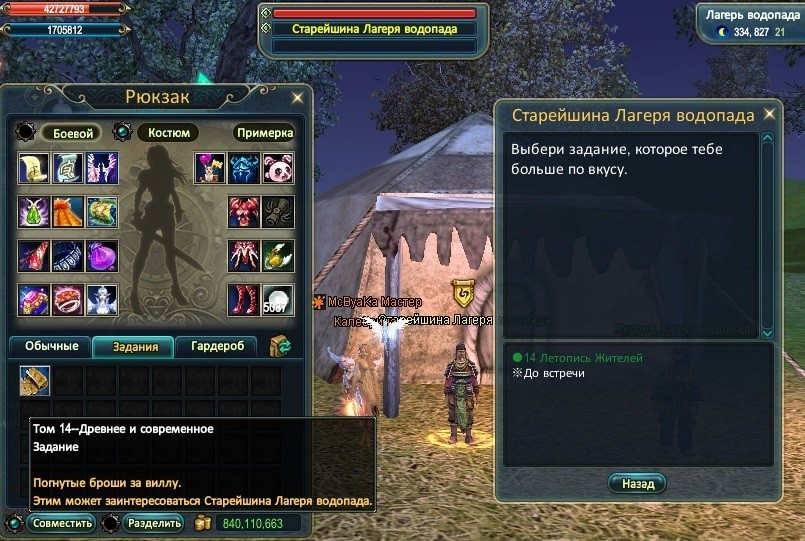Click the Разделить button
Image resolution: width=805 pixels, height=541 pixels.
click(153, 523)
